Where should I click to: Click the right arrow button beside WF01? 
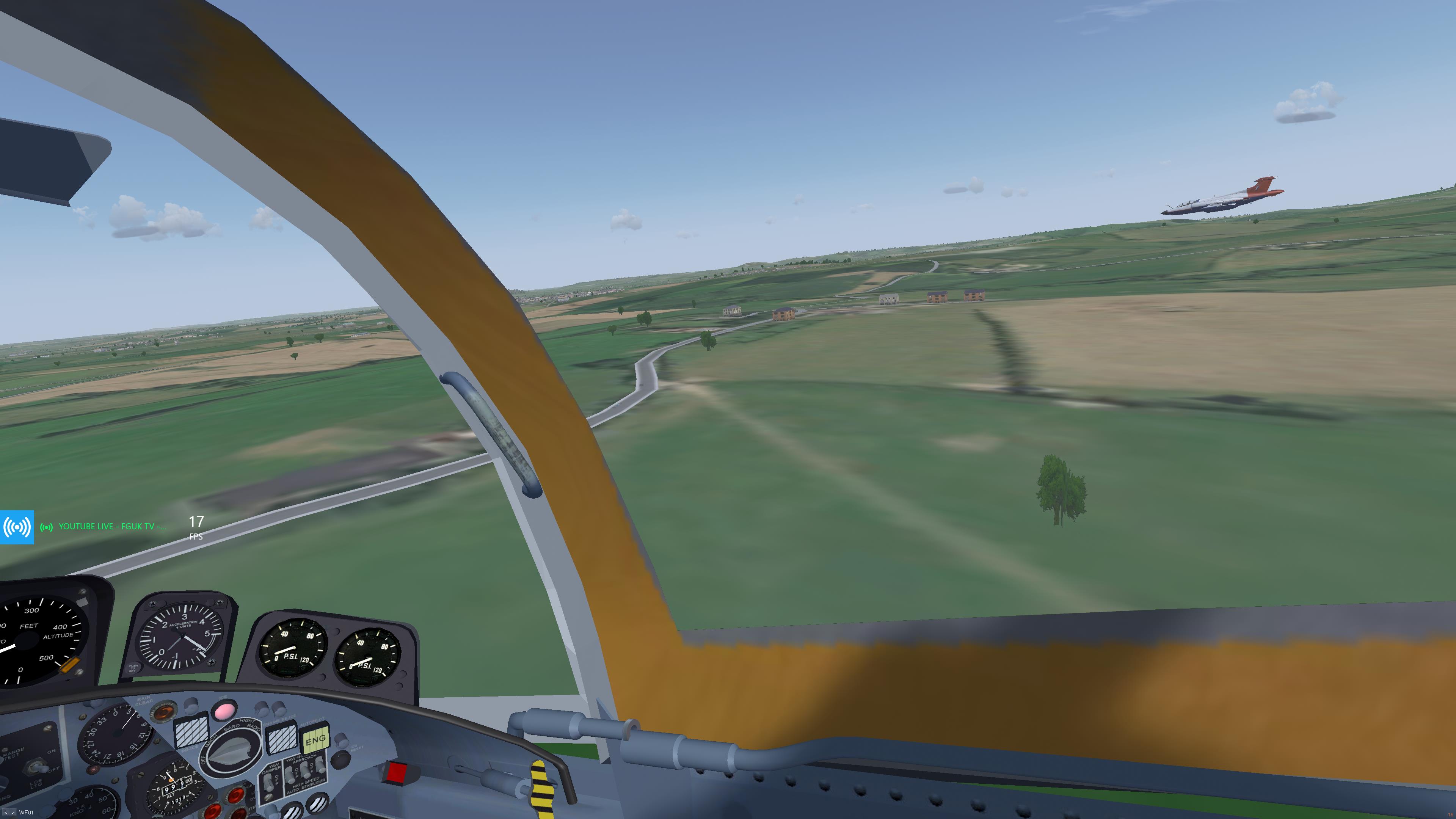tap(13, 813)
